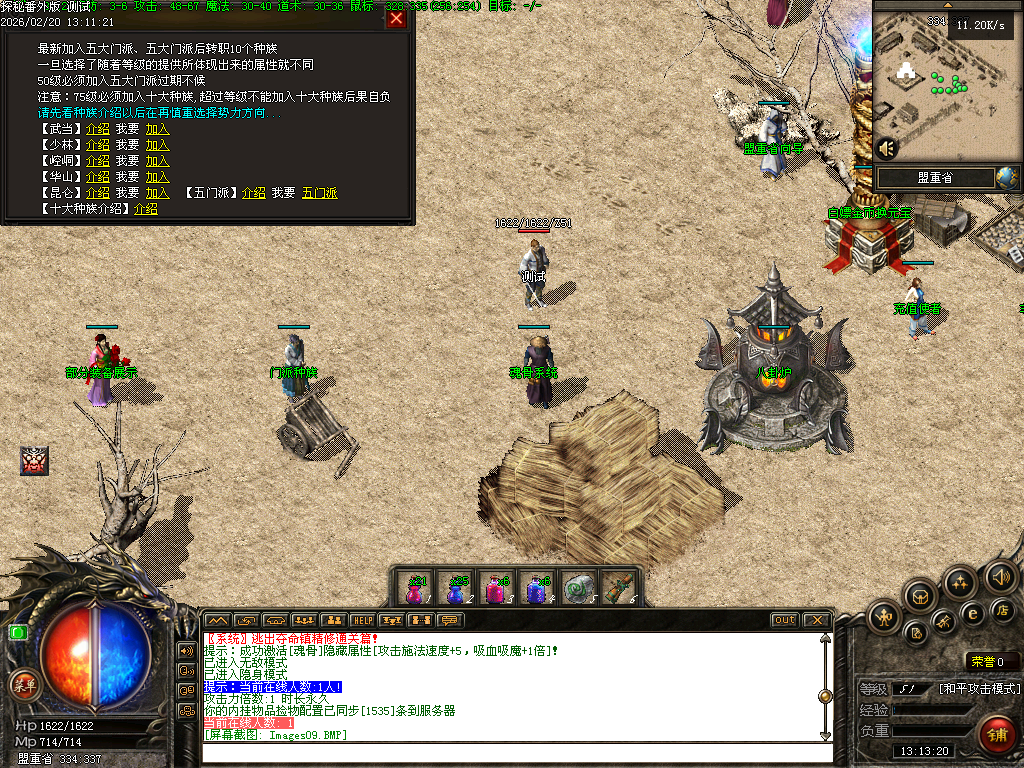Click the demon face buff icon
Screen dimensions: 1024x768
click(34, 461)
